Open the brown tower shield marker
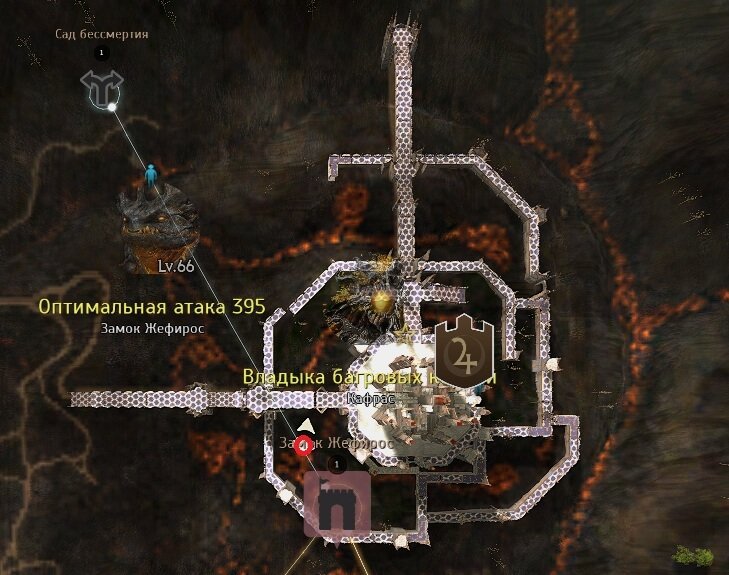 click(463, 352)
